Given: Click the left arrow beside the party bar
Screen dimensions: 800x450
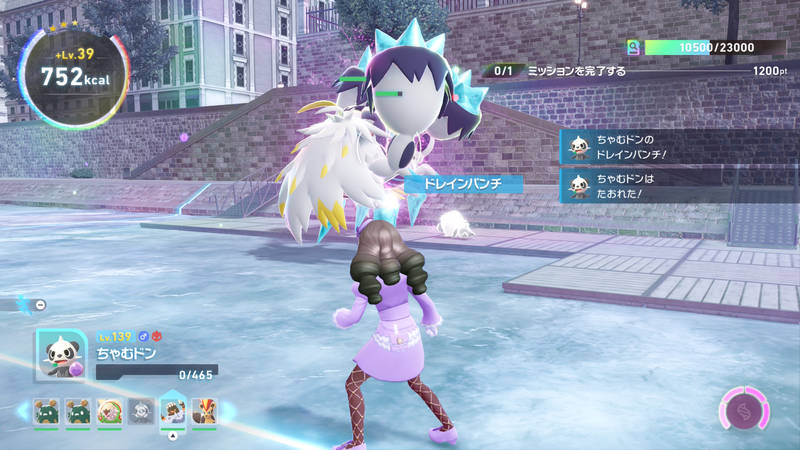Looking at the screenshot, I should pyautogui.click(x=22, y=411).
